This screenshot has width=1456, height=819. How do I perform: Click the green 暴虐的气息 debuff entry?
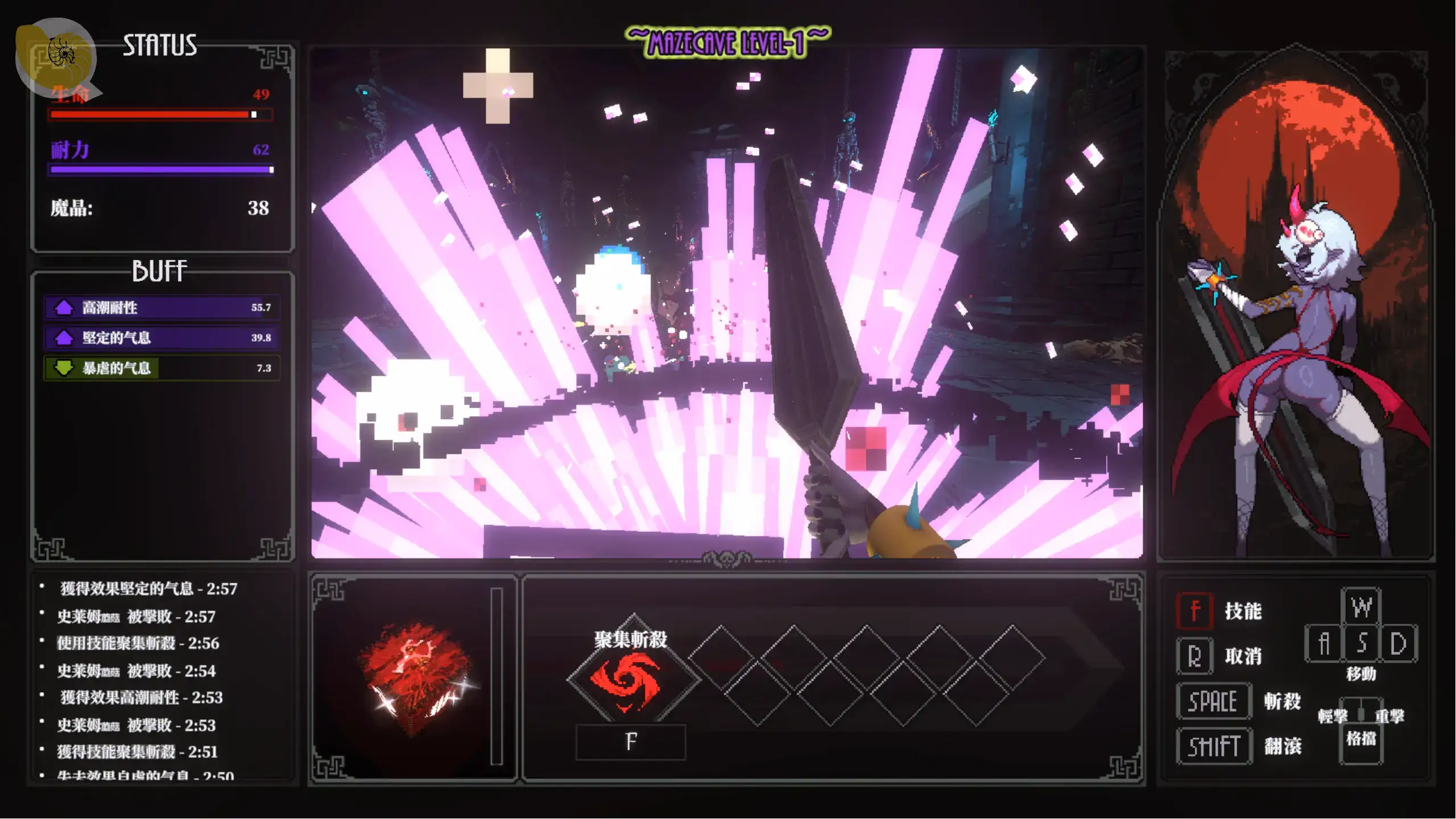point(162,368)
